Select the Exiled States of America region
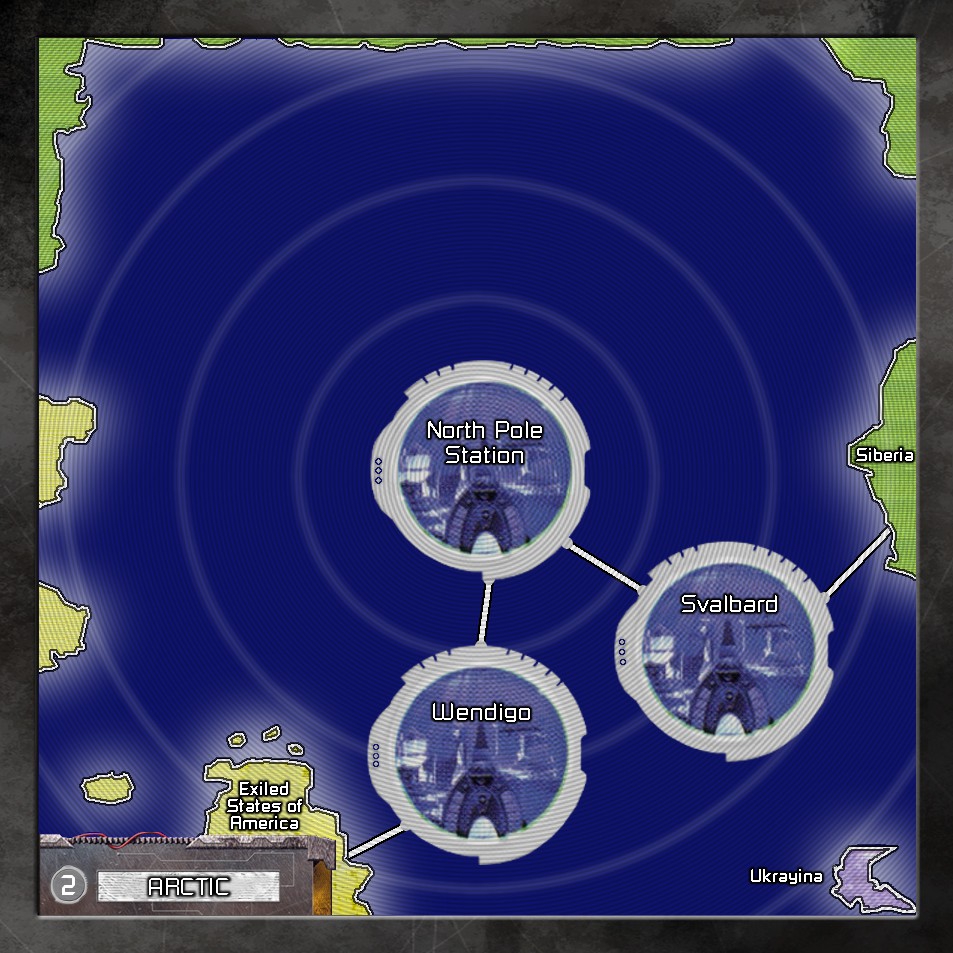The width and height of the screenshot is (953, 953). pos(264,806)
